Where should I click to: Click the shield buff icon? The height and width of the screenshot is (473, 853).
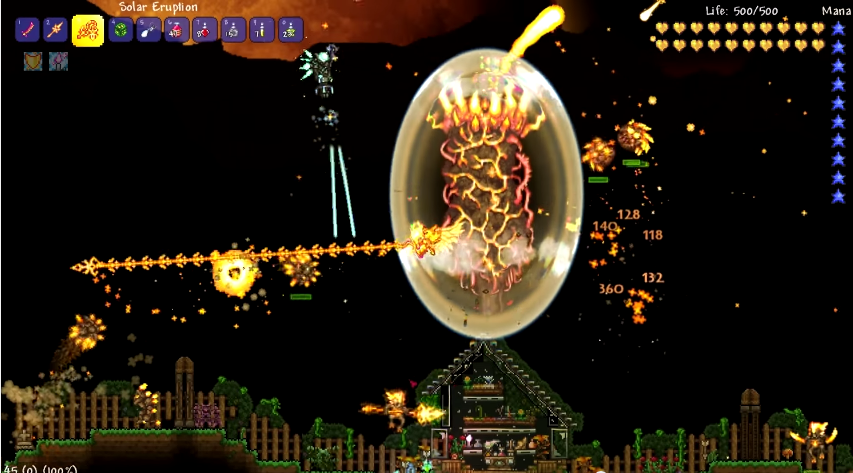click(x=32, y=62)
